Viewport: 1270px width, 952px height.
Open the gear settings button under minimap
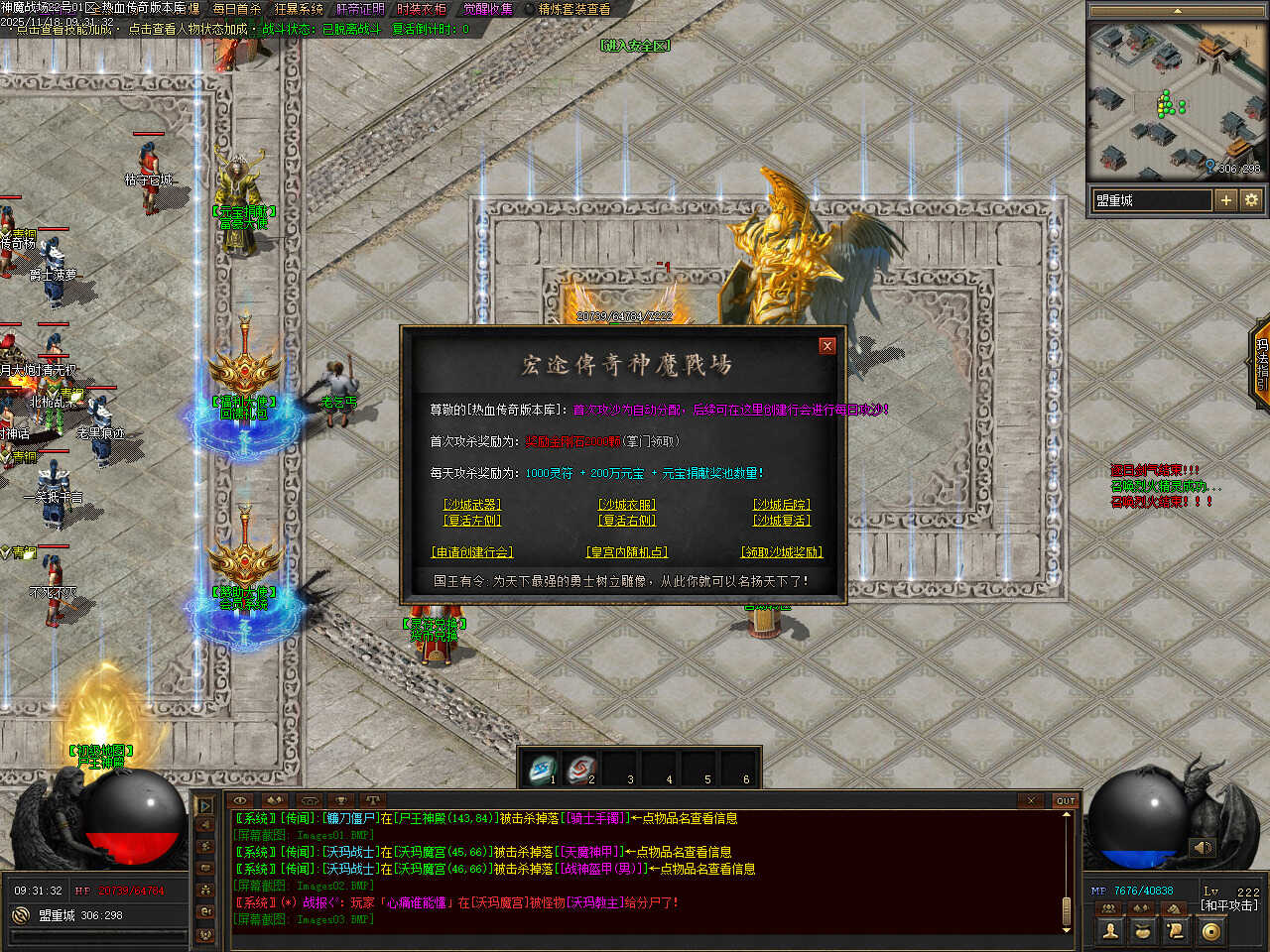[x=1251, y=200]
